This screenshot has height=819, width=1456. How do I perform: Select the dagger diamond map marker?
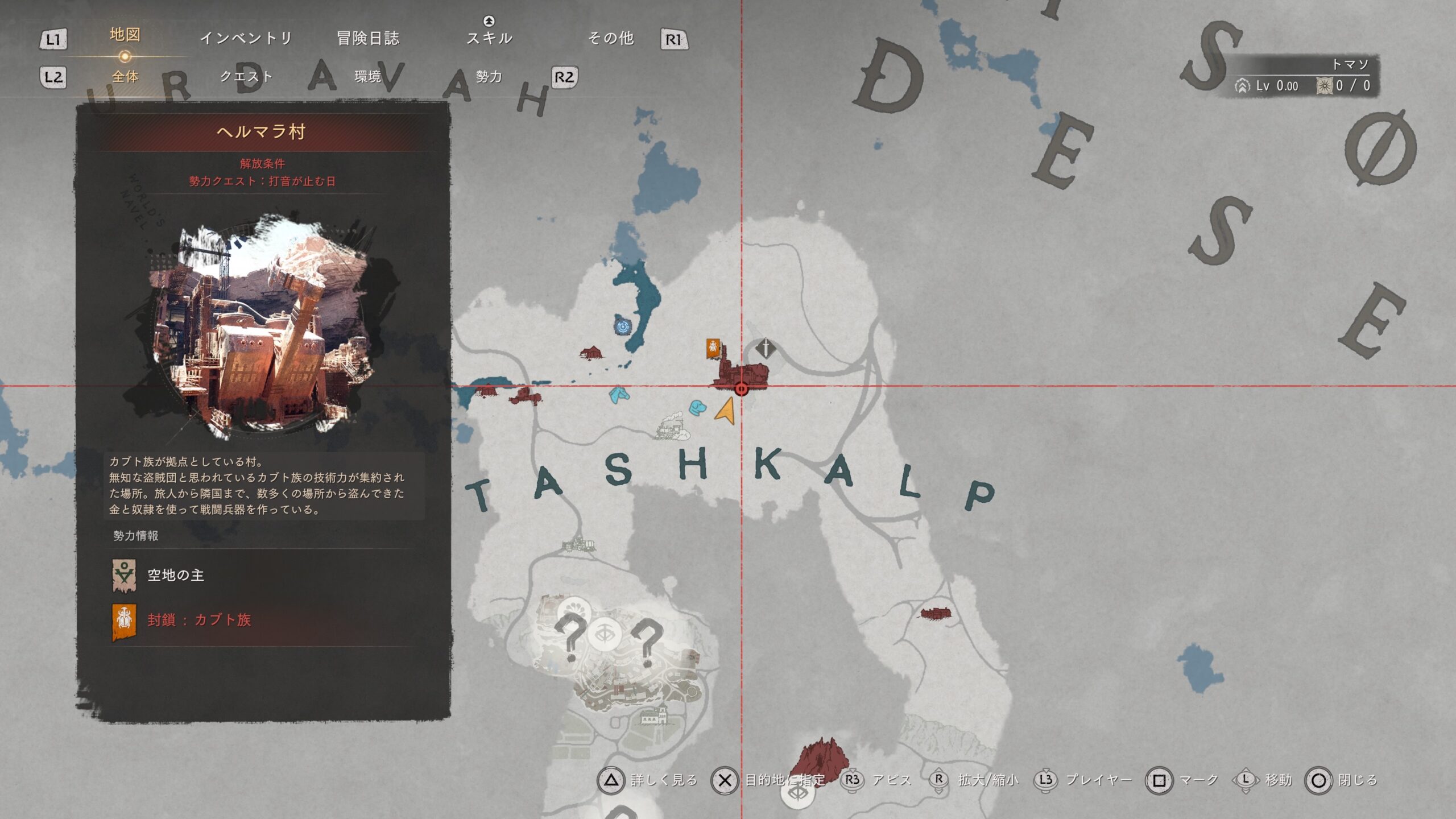(766, 348)
